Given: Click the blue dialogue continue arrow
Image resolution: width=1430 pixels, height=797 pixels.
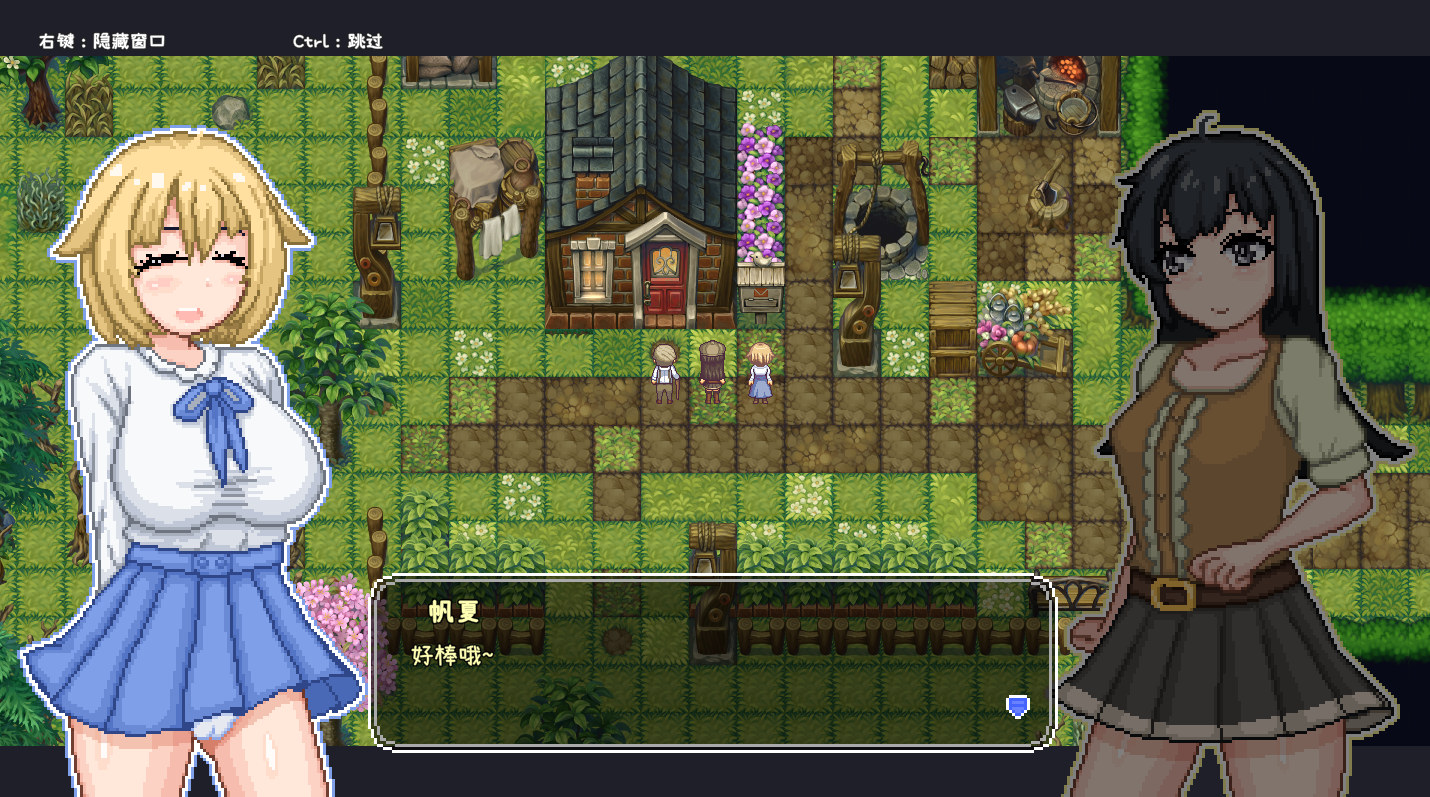Looking at the screenshot, I should coord(1017,706).
